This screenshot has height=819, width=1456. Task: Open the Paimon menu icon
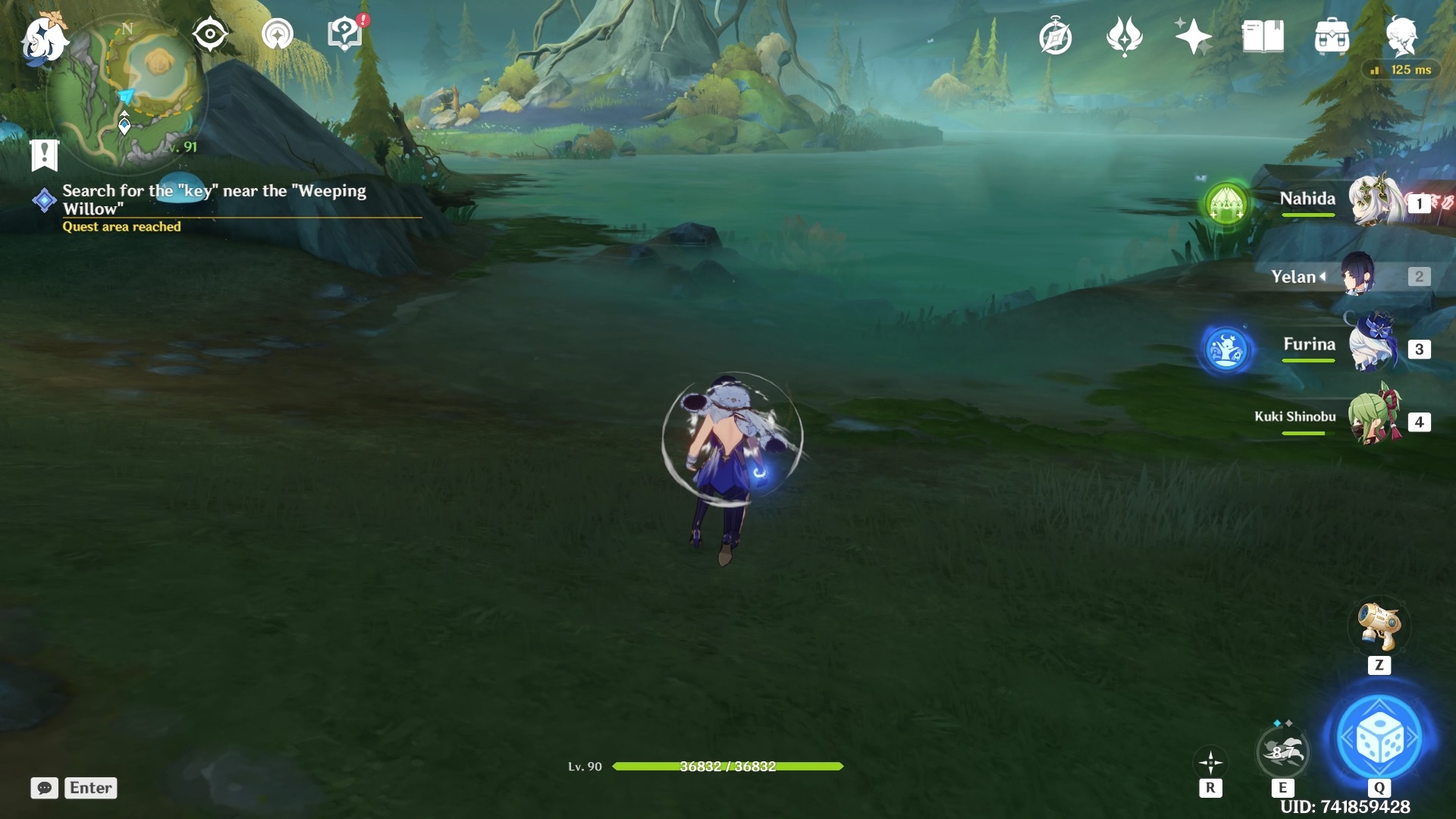point(44,38)
